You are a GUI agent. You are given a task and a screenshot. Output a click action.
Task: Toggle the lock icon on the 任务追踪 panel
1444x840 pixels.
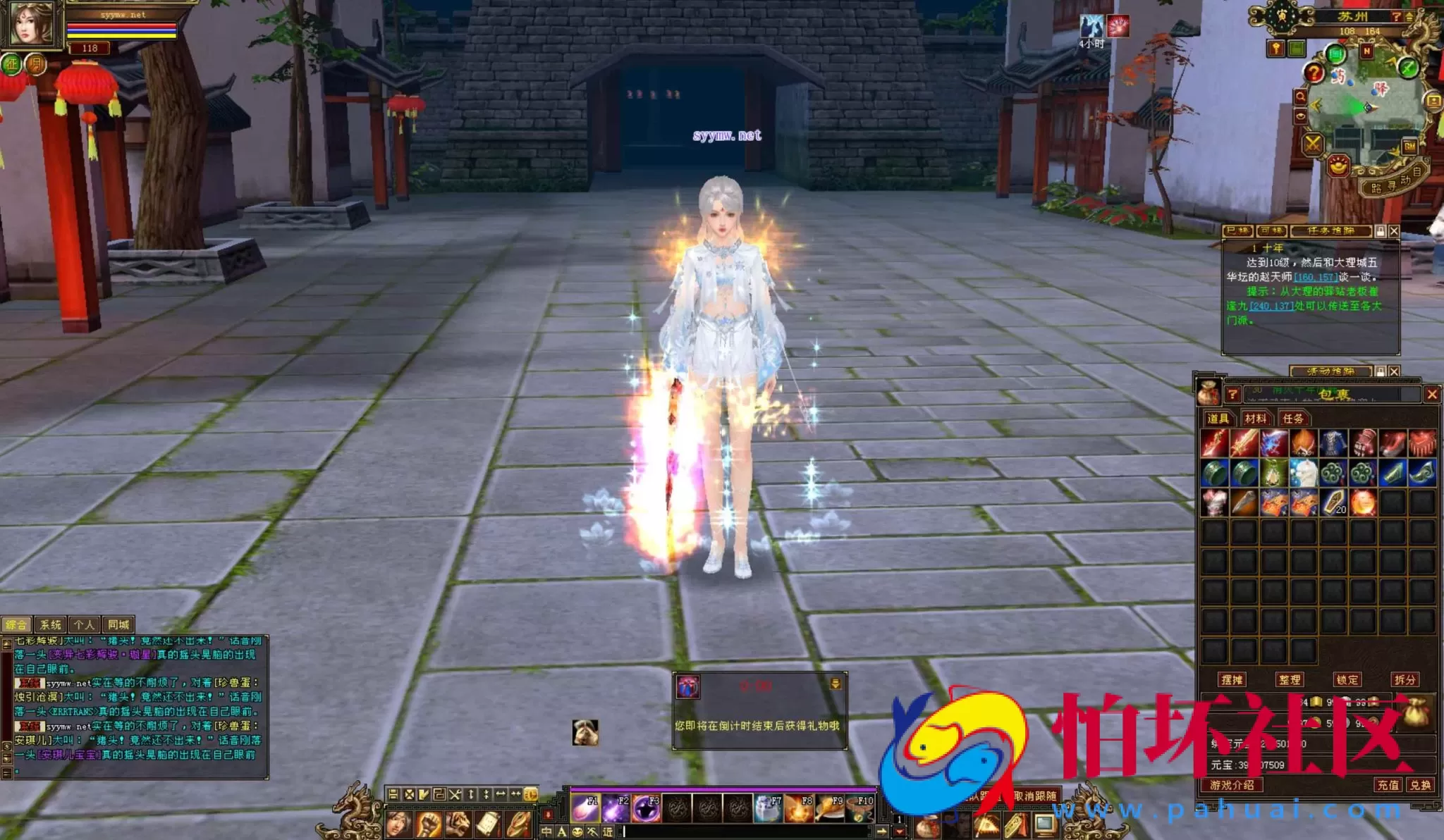(x=1381, y=231)
